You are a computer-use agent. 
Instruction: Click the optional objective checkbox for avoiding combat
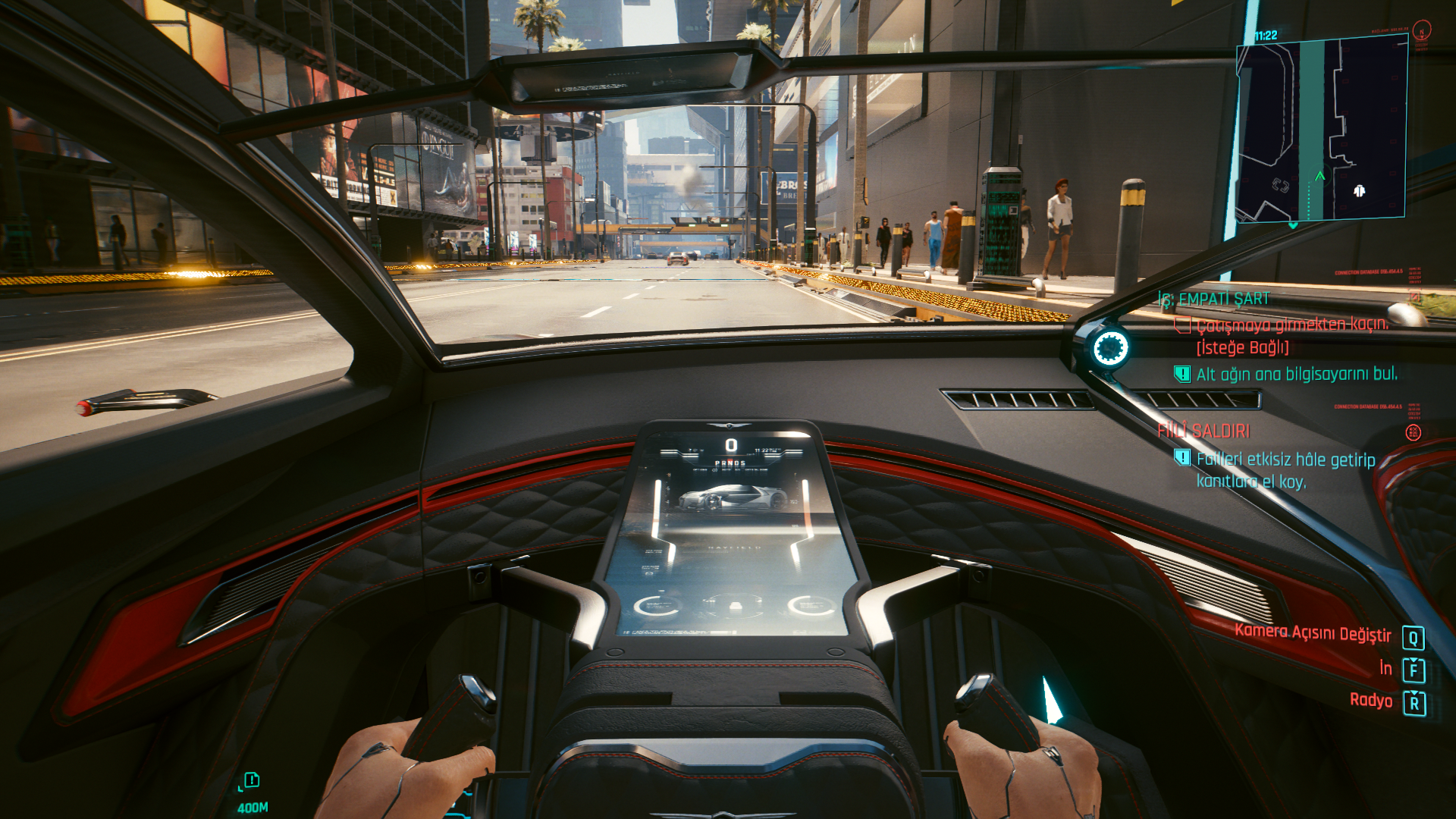(1182, 325)
